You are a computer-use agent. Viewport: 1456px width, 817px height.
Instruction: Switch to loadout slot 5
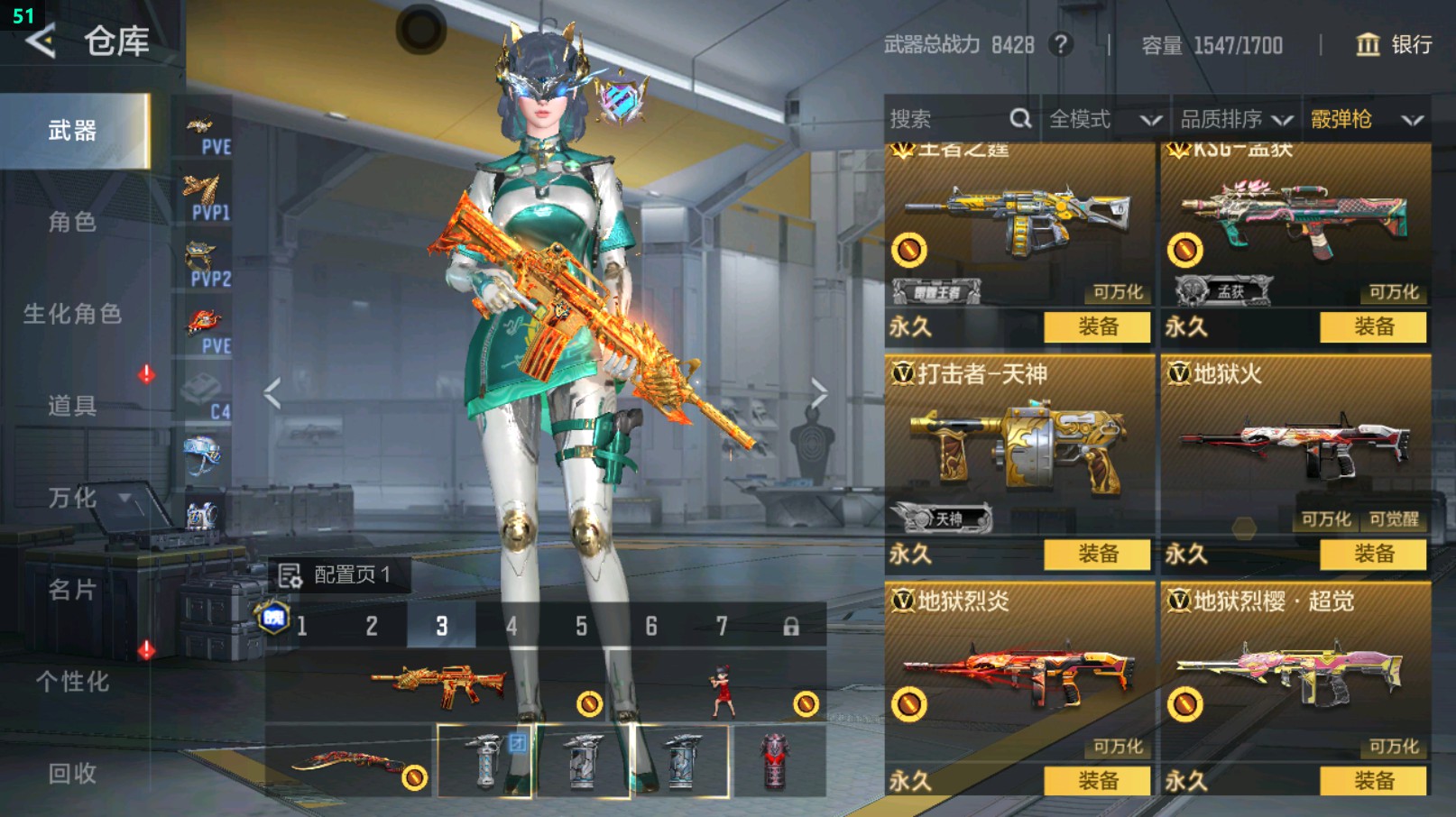click(x=582, y=626)
